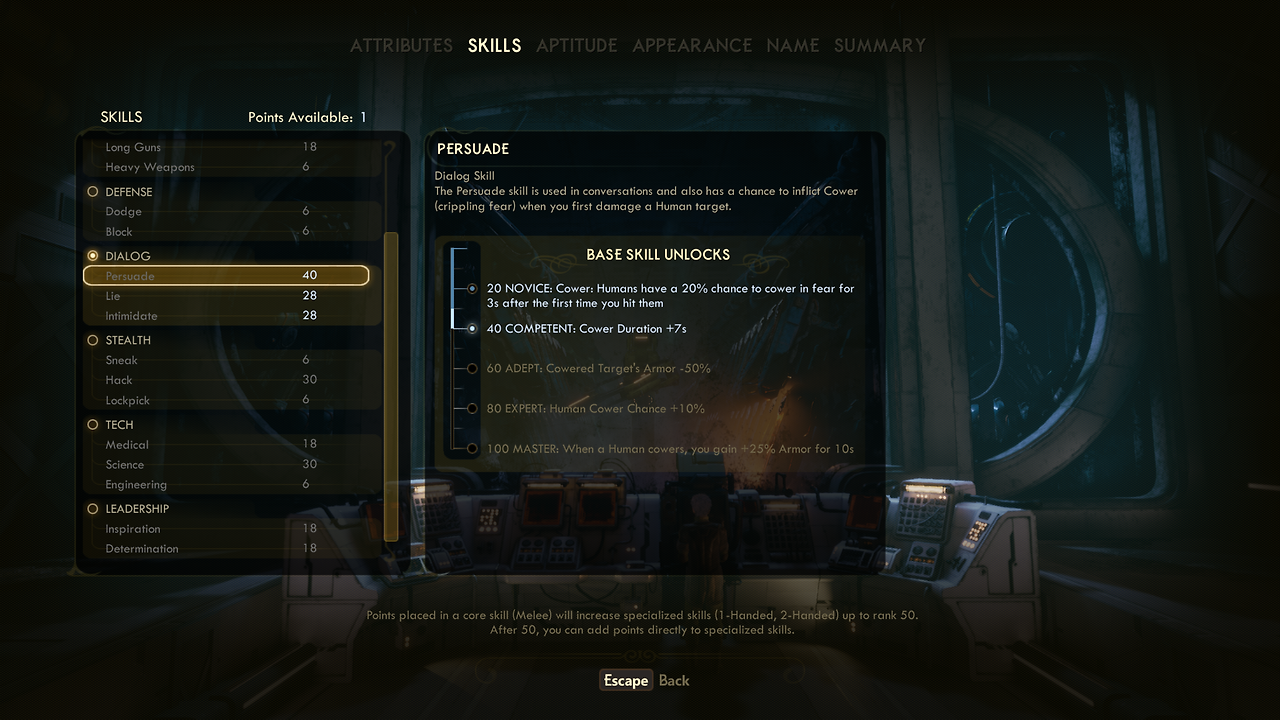View the Hack skill details
This screenshot has width=1280, height=720.
[x=226, y=380]
